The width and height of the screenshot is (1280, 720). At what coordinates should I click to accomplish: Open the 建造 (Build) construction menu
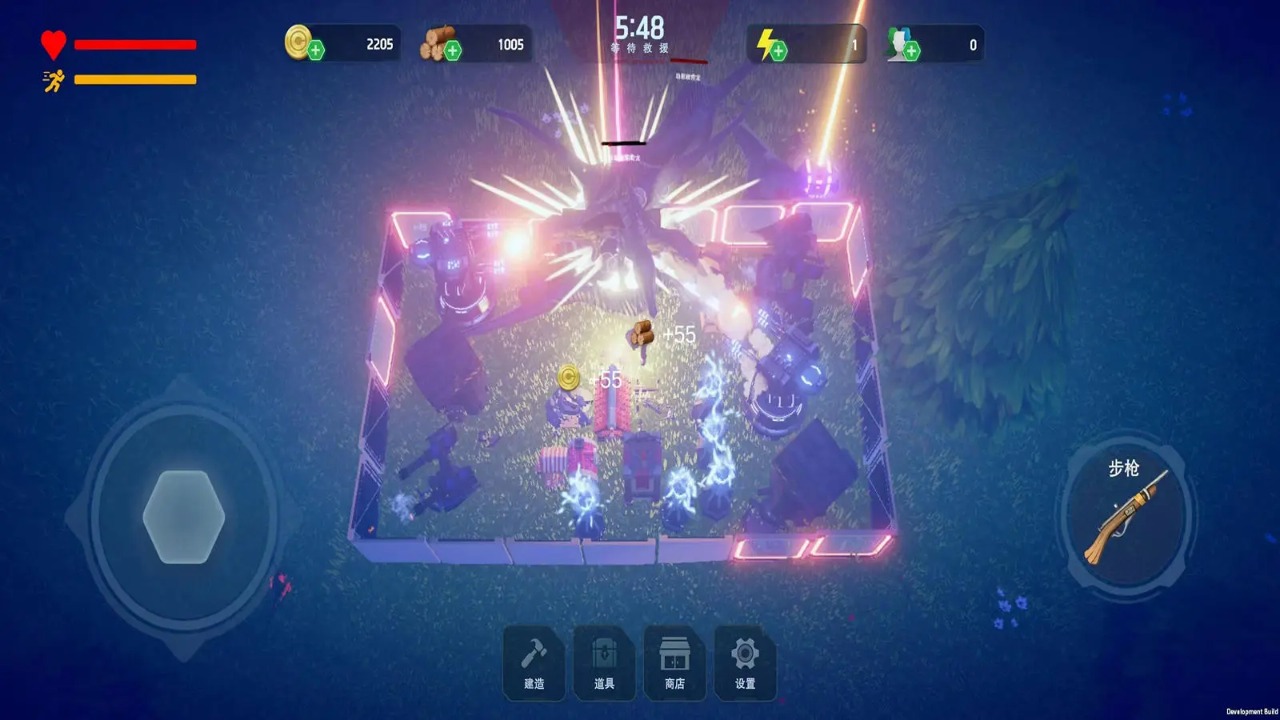(x=534, y=662)
